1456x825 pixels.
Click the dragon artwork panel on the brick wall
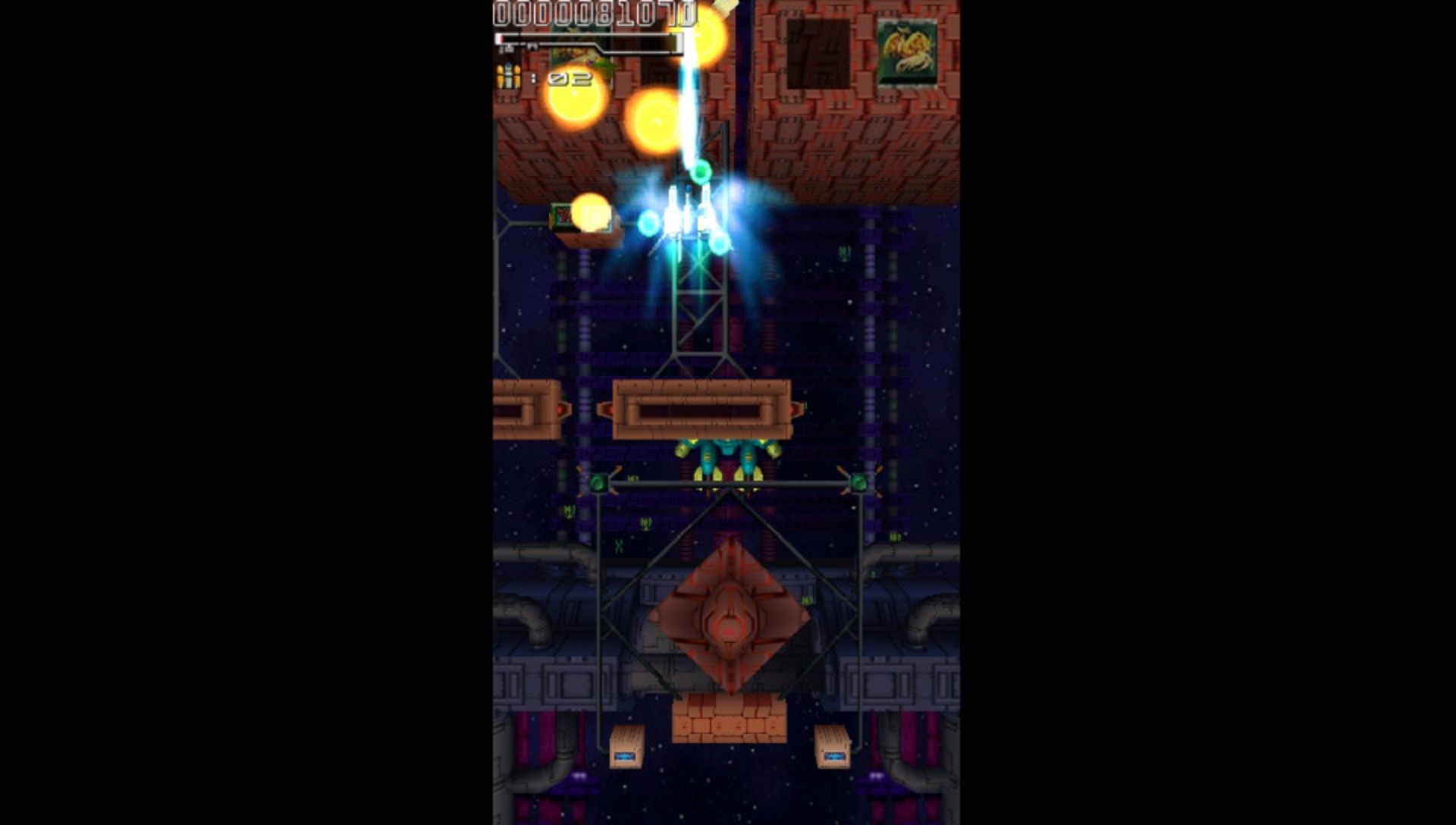[908, 53]
